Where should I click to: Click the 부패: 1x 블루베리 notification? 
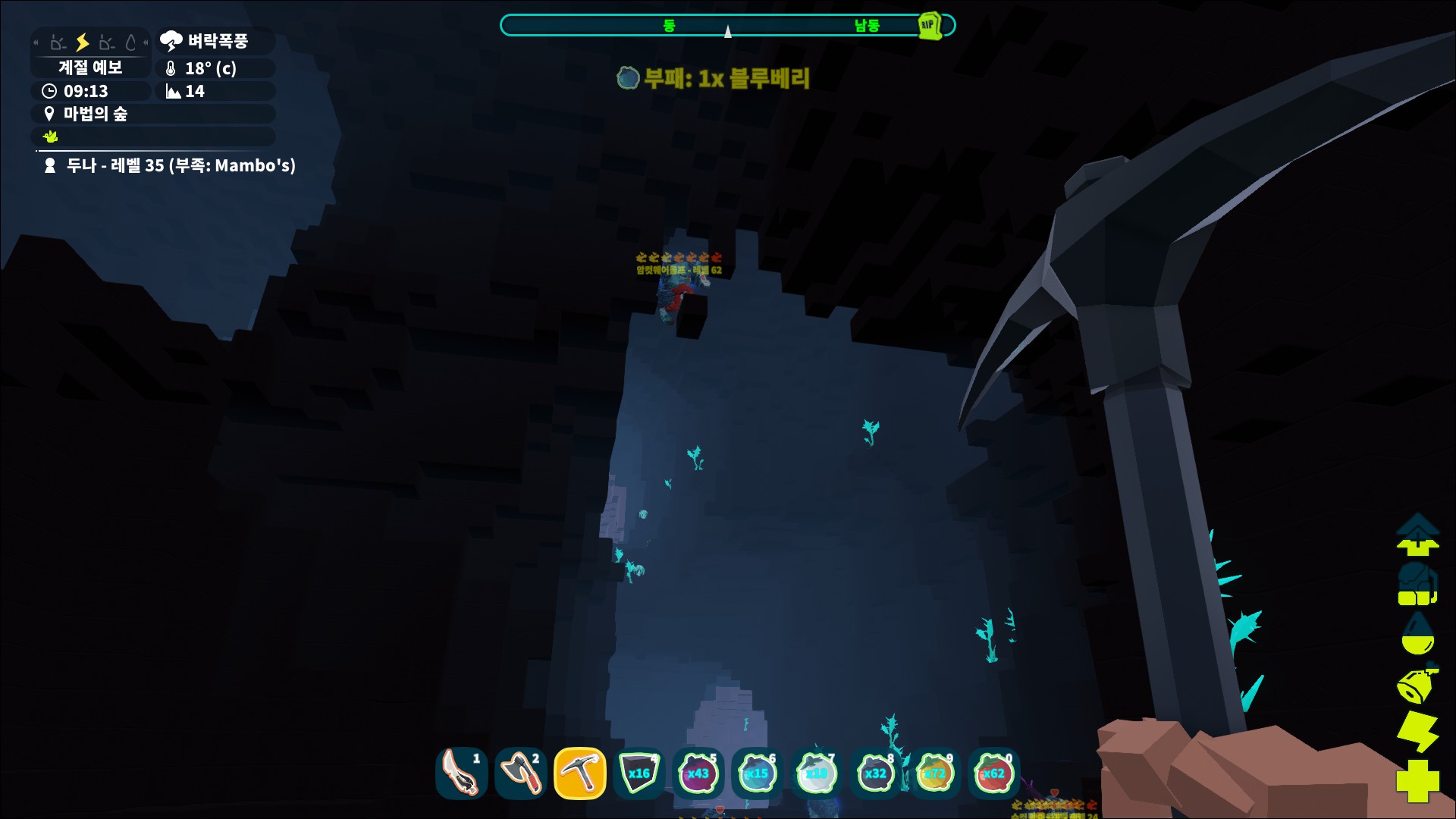point(713,77)
